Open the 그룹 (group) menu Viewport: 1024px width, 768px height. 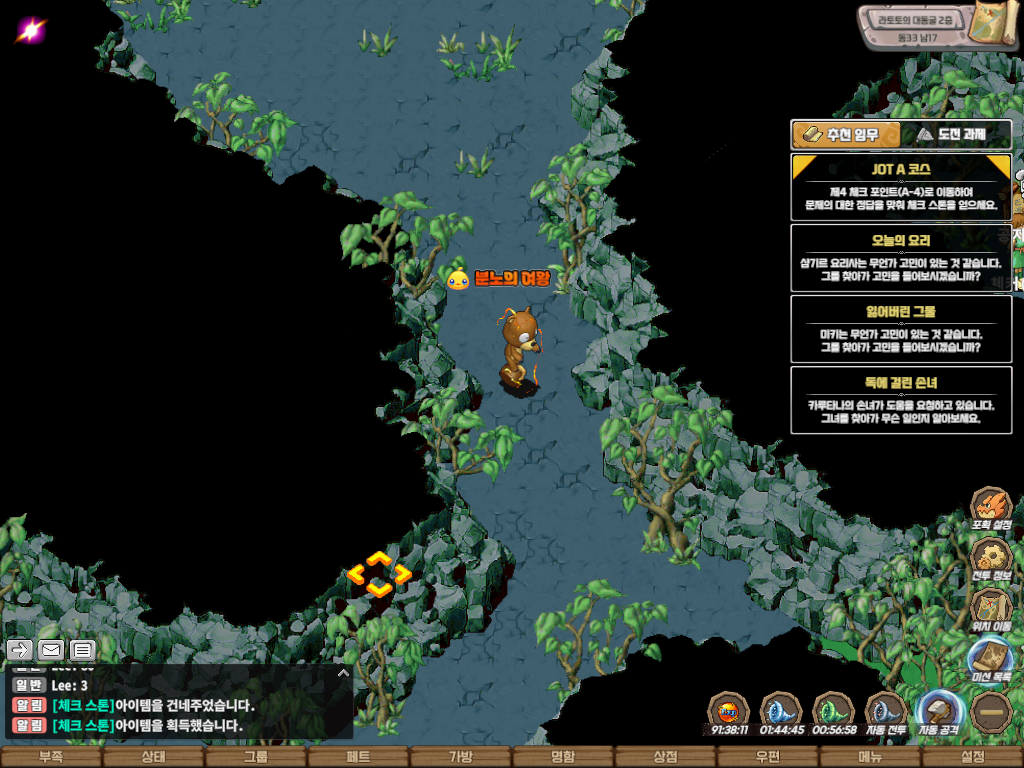(256, 757)
